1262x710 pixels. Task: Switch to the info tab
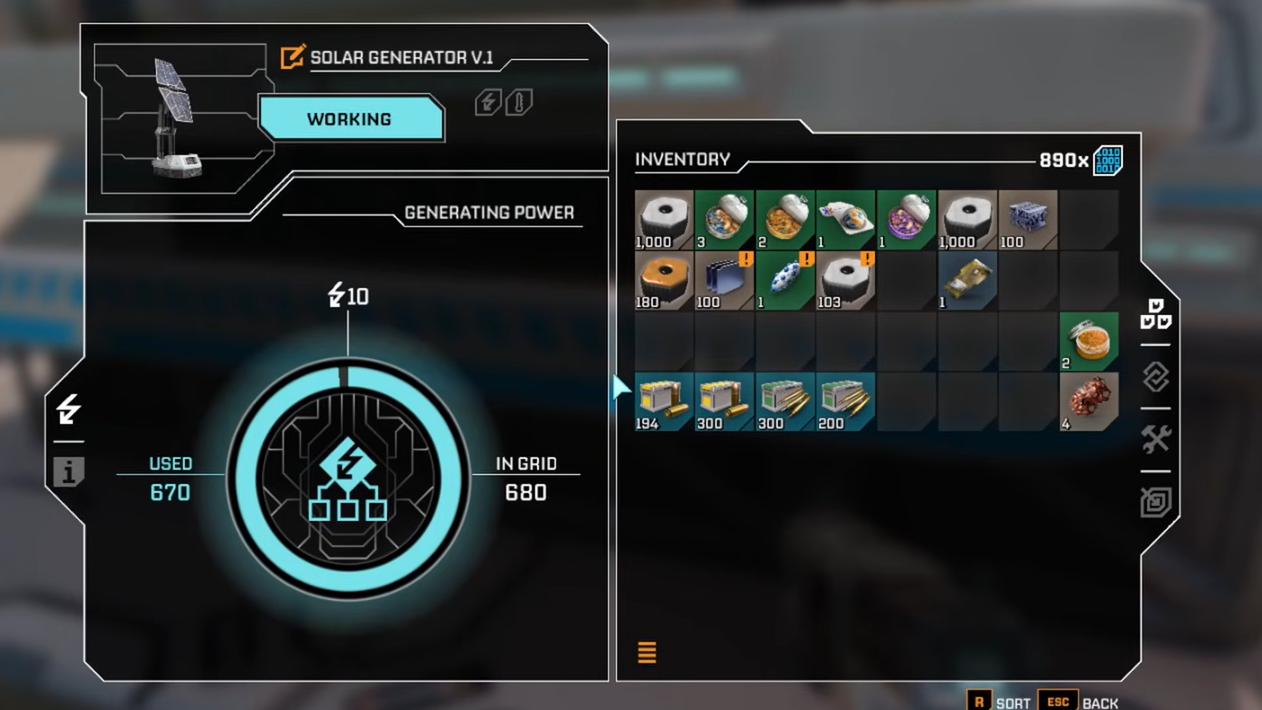(x=68, y=471)
